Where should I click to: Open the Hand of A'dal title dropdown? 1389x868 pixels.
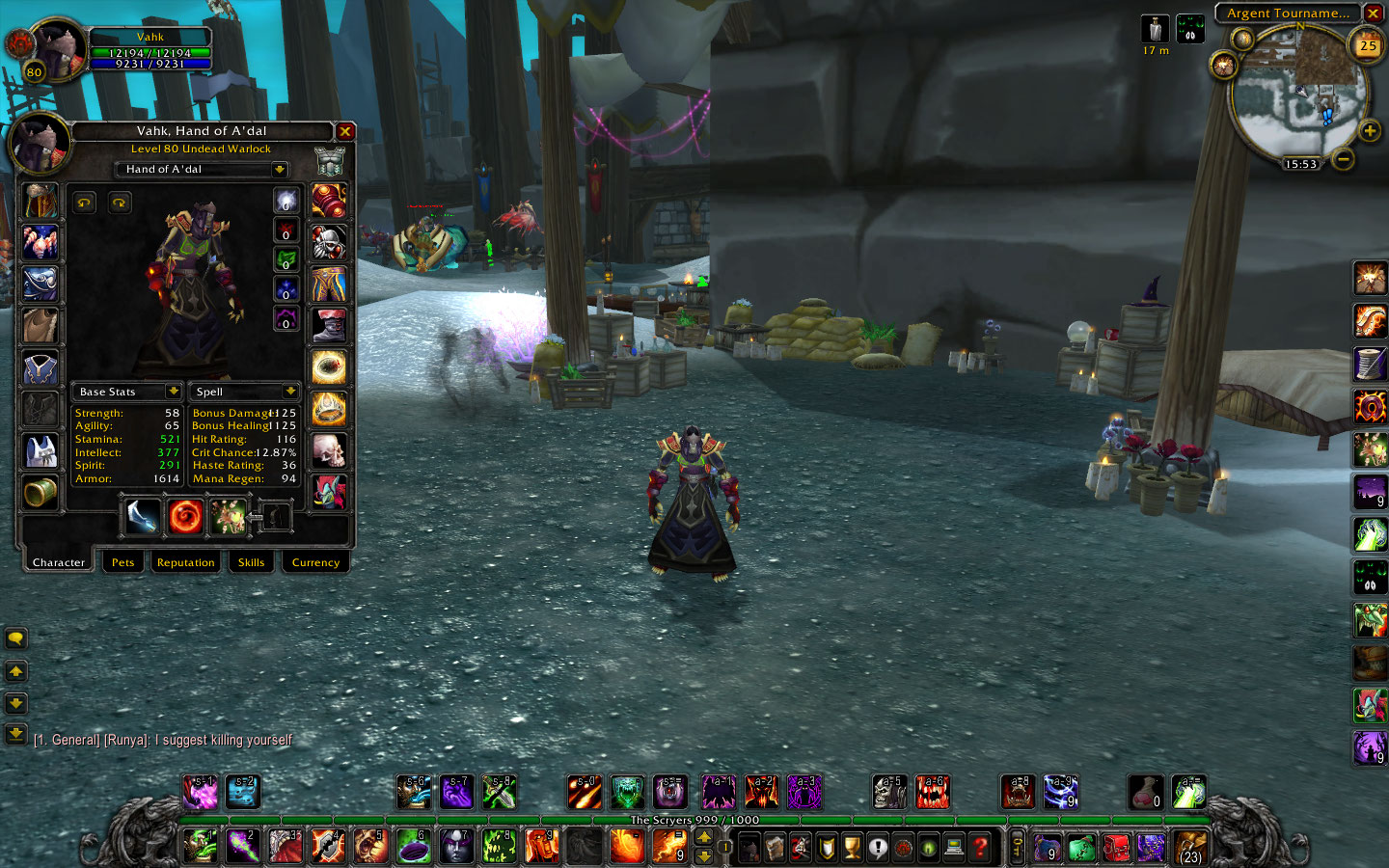click(x=279, y=170)
